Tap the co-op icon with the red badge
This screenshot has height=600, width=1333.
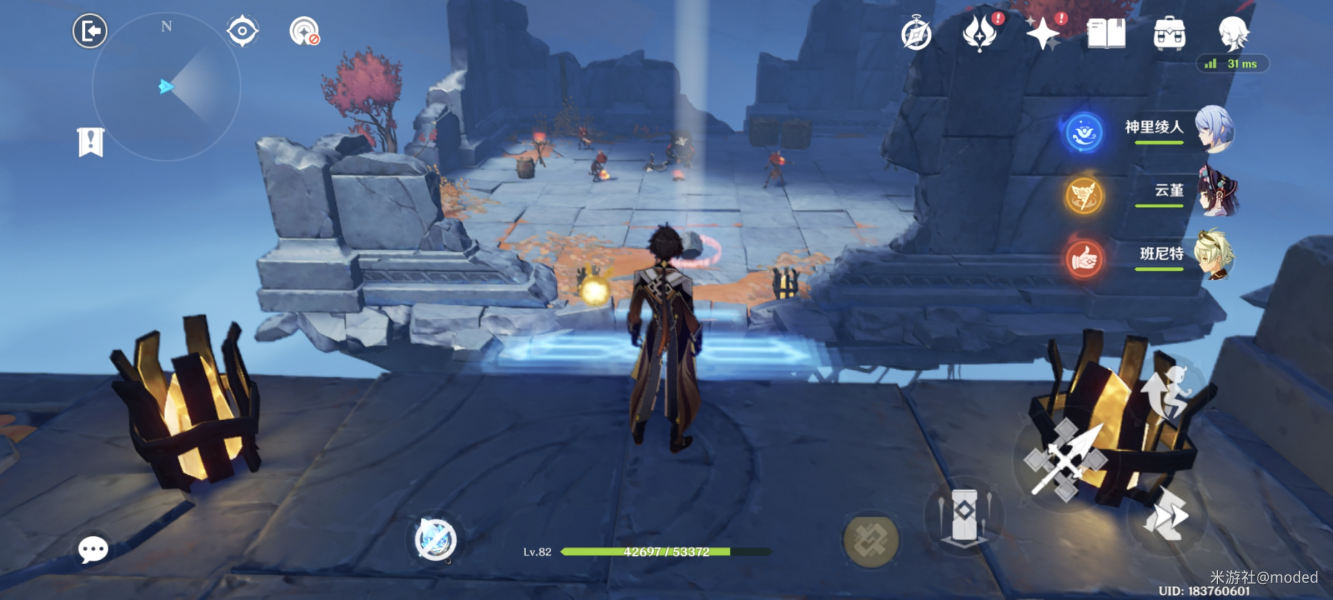pyautogui.click(x=304, y=32)
